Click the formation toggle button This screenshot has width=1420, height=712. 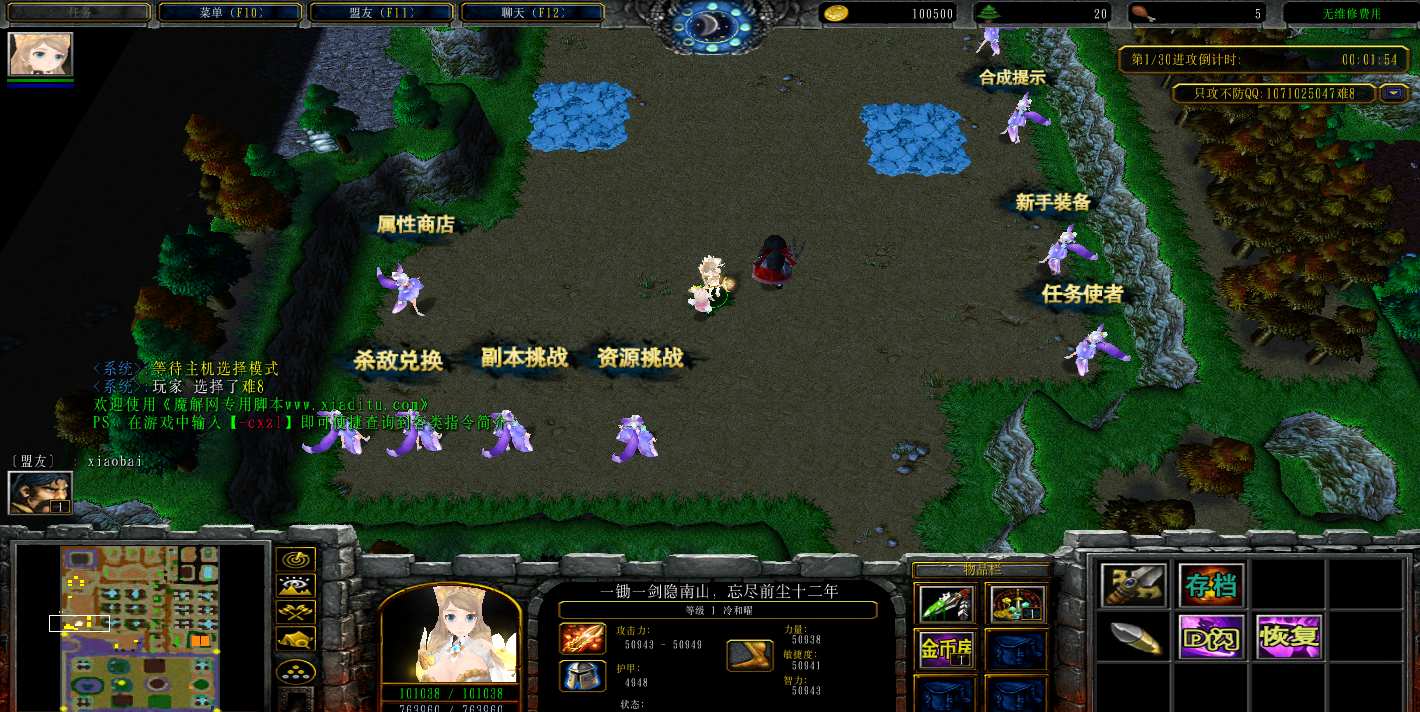[296, 670]
